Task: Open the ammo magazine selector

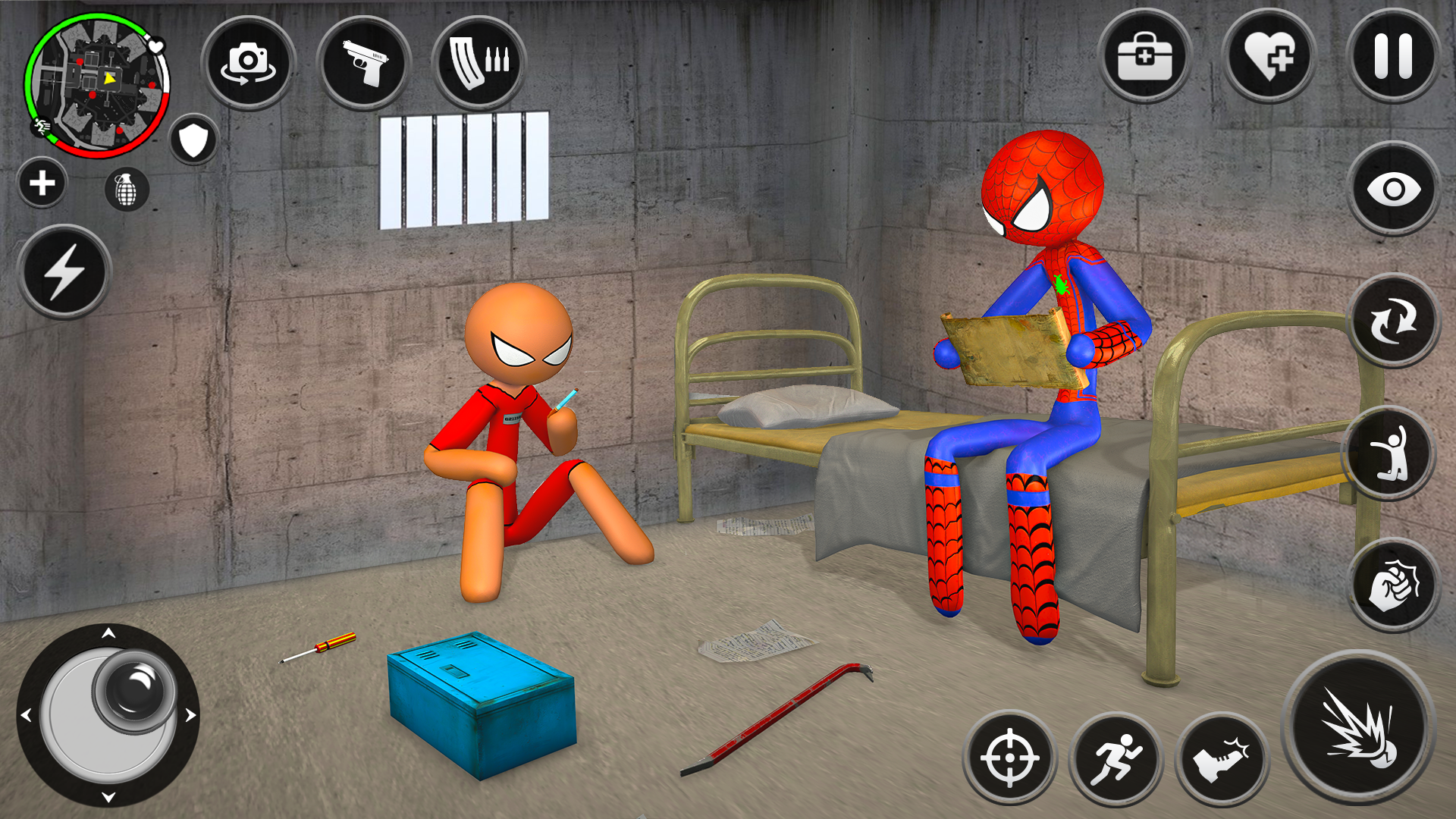Action: pos(479,64)
